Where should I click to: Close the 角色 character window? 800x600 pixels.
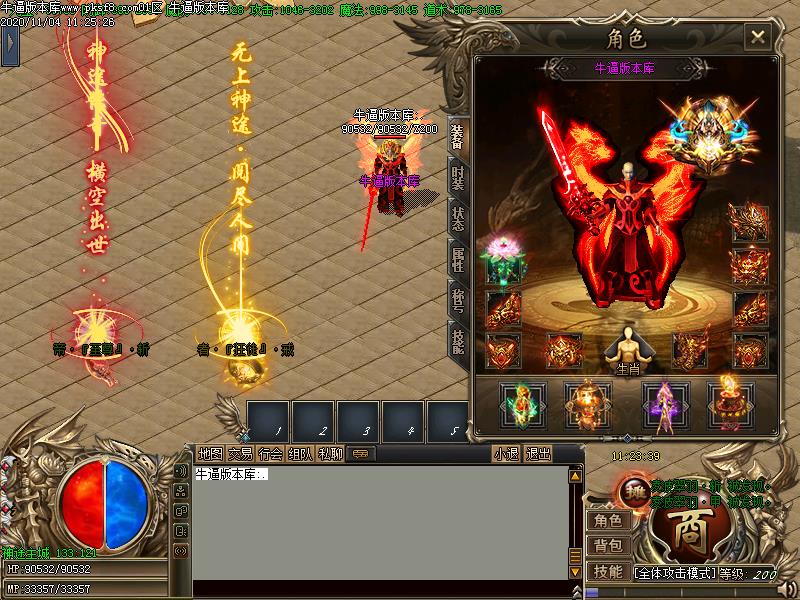tap(758, 38)
